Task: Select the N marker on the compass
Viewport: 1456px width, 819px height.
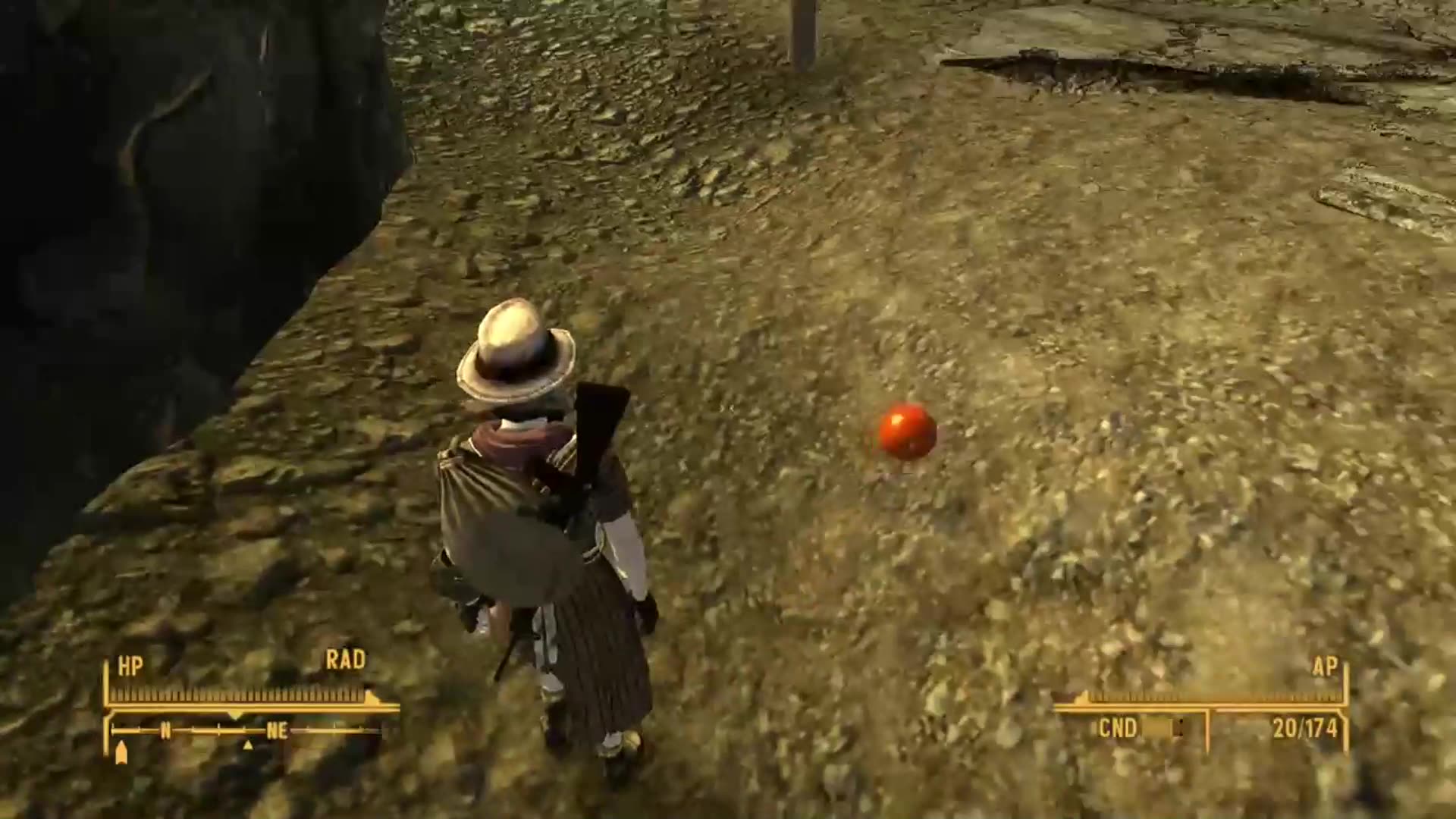Action: pos(165,730)
